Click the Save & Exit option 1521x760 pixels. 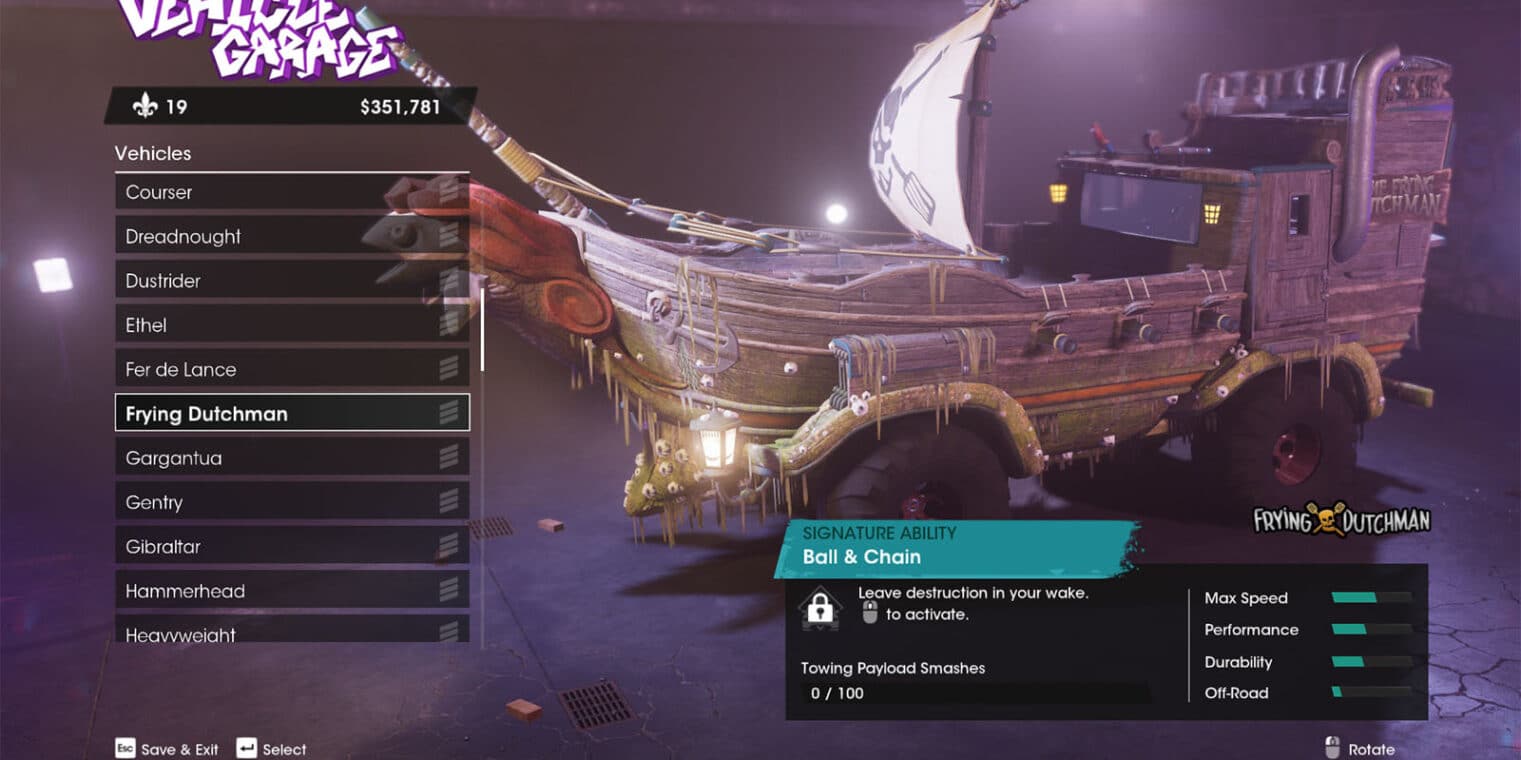[x=167, y=749]
